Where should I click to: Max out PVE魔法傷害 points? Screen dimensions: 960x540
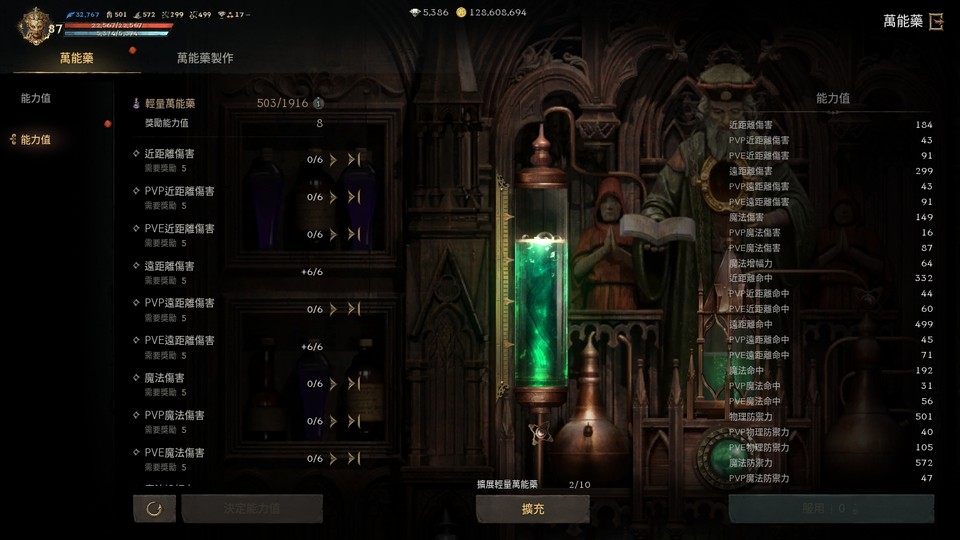[x=353, y=458]
